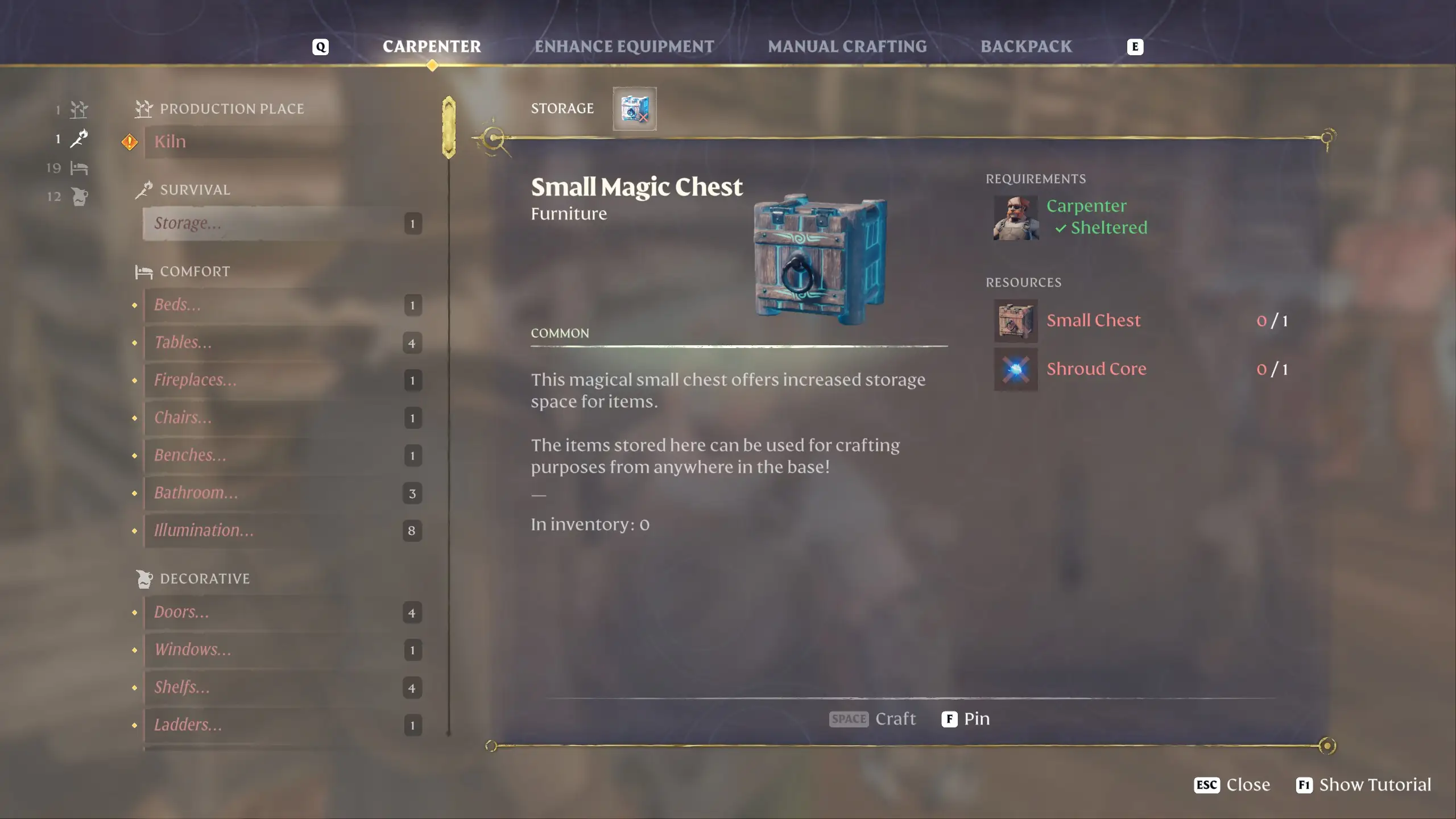Switch to the Enhance Equipment tab
Screen dimensions: 1456x819
pos(624,47)
